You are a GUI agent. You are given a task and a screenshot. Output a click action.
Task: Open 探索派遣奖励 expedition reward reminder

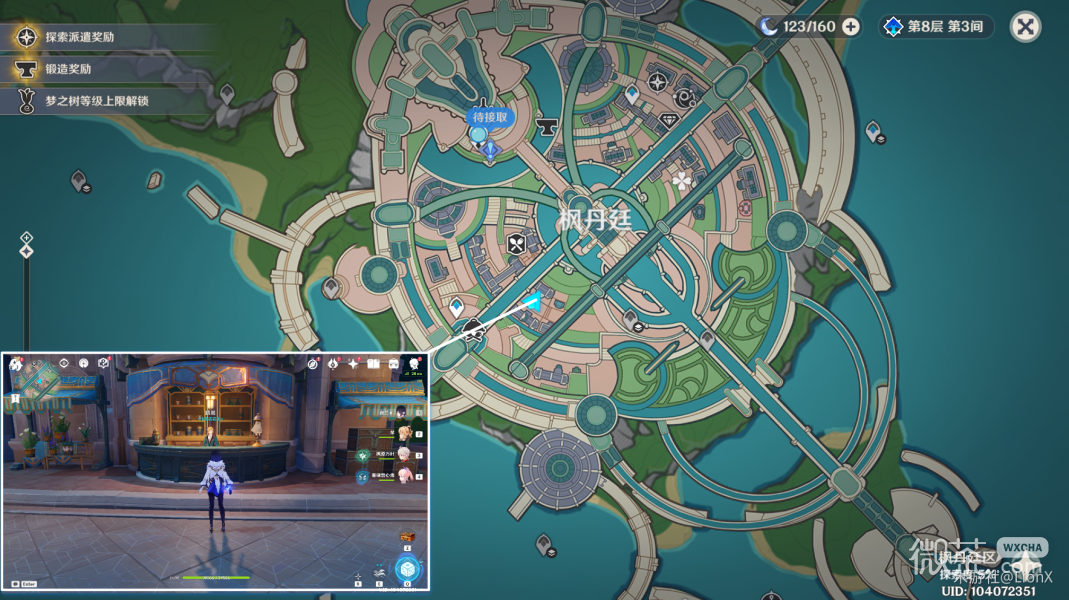click(x=80, y=37)
